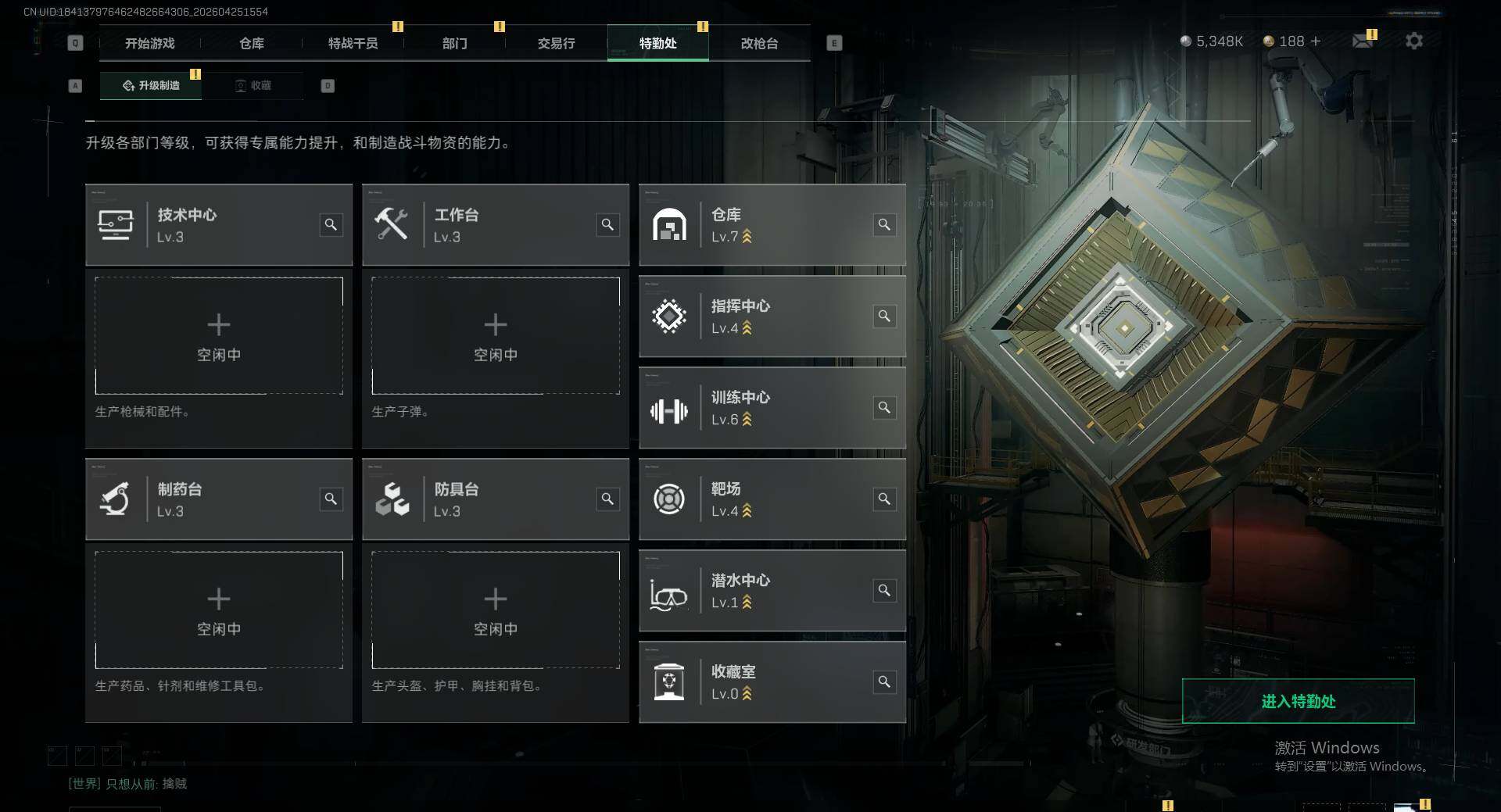The width and height of the screenshot is (1501, 812).
Task: Switch to the 开始游戏 tab
Action: [149, 44]
